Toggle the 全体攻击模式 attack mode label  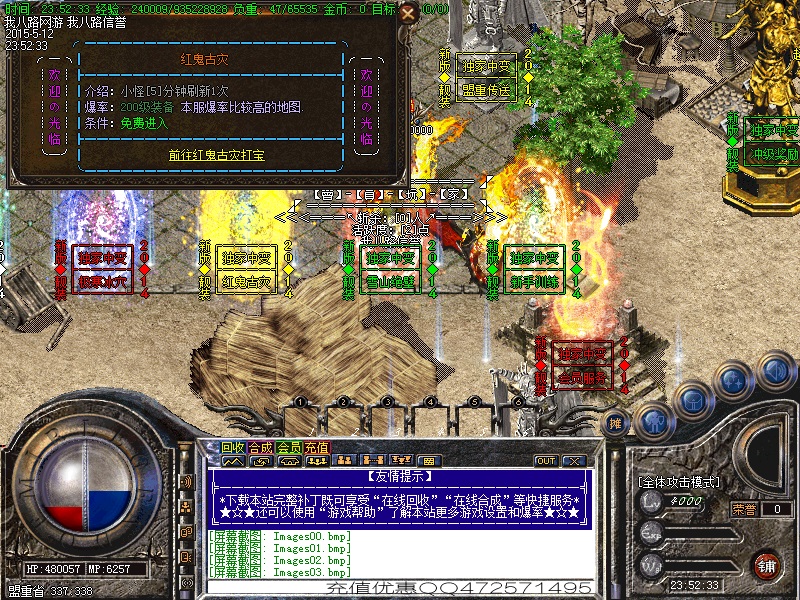[x=680, y=482]
